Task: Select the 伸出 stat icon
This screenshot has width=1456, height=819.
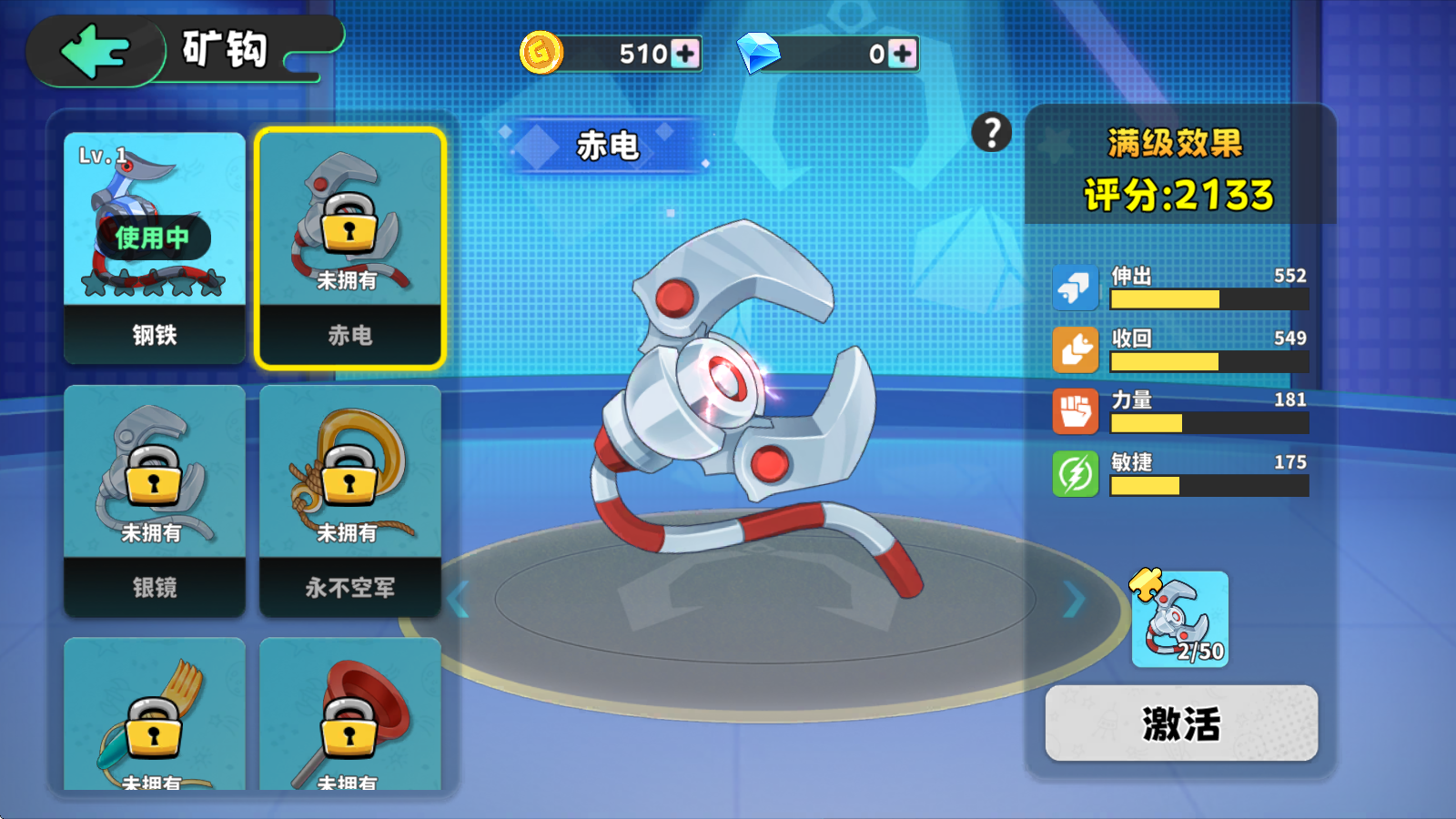Action: (1076, 288)
